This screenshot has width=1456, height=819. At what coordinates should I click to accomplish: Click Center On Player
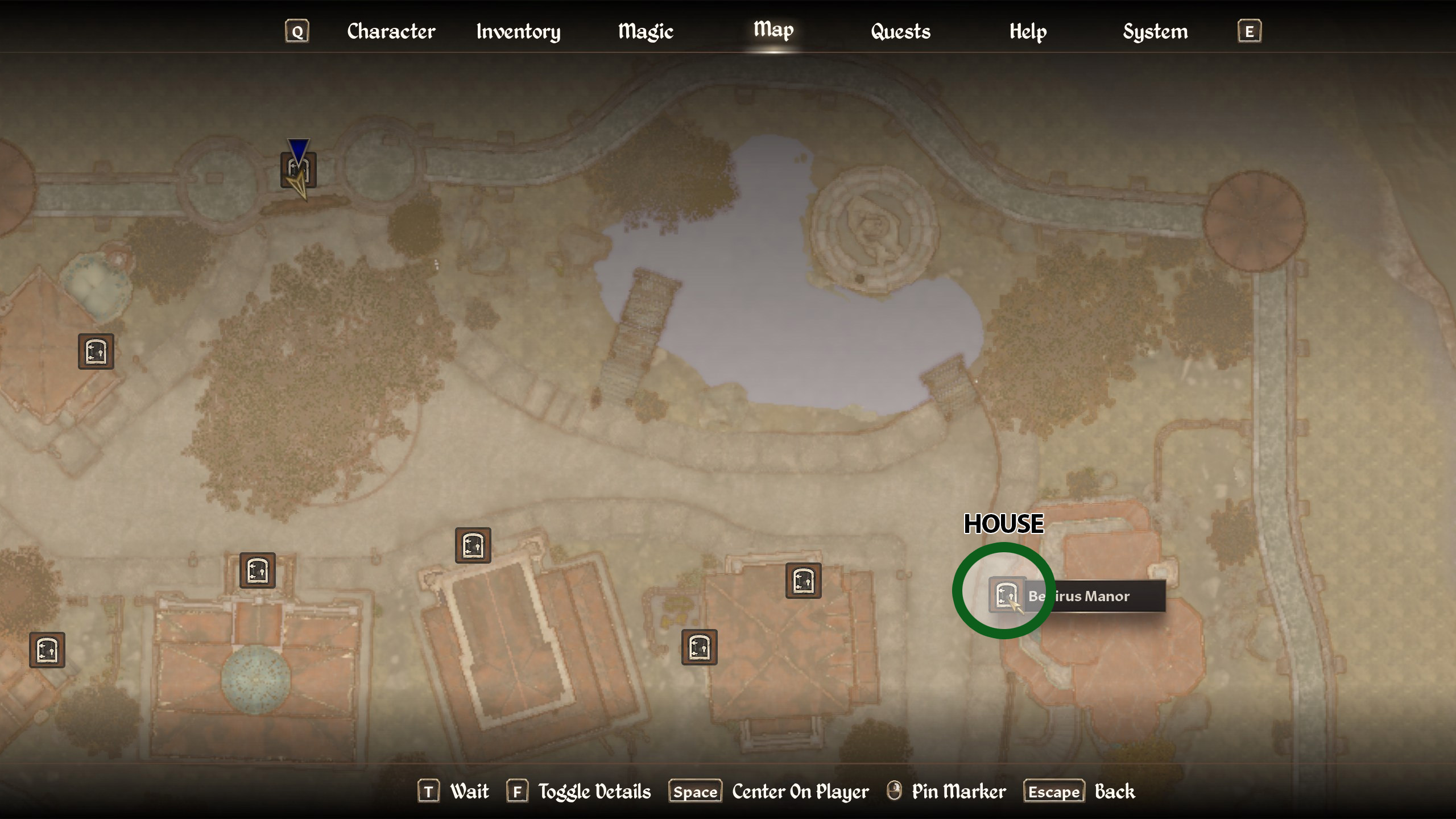click(799, 791)
